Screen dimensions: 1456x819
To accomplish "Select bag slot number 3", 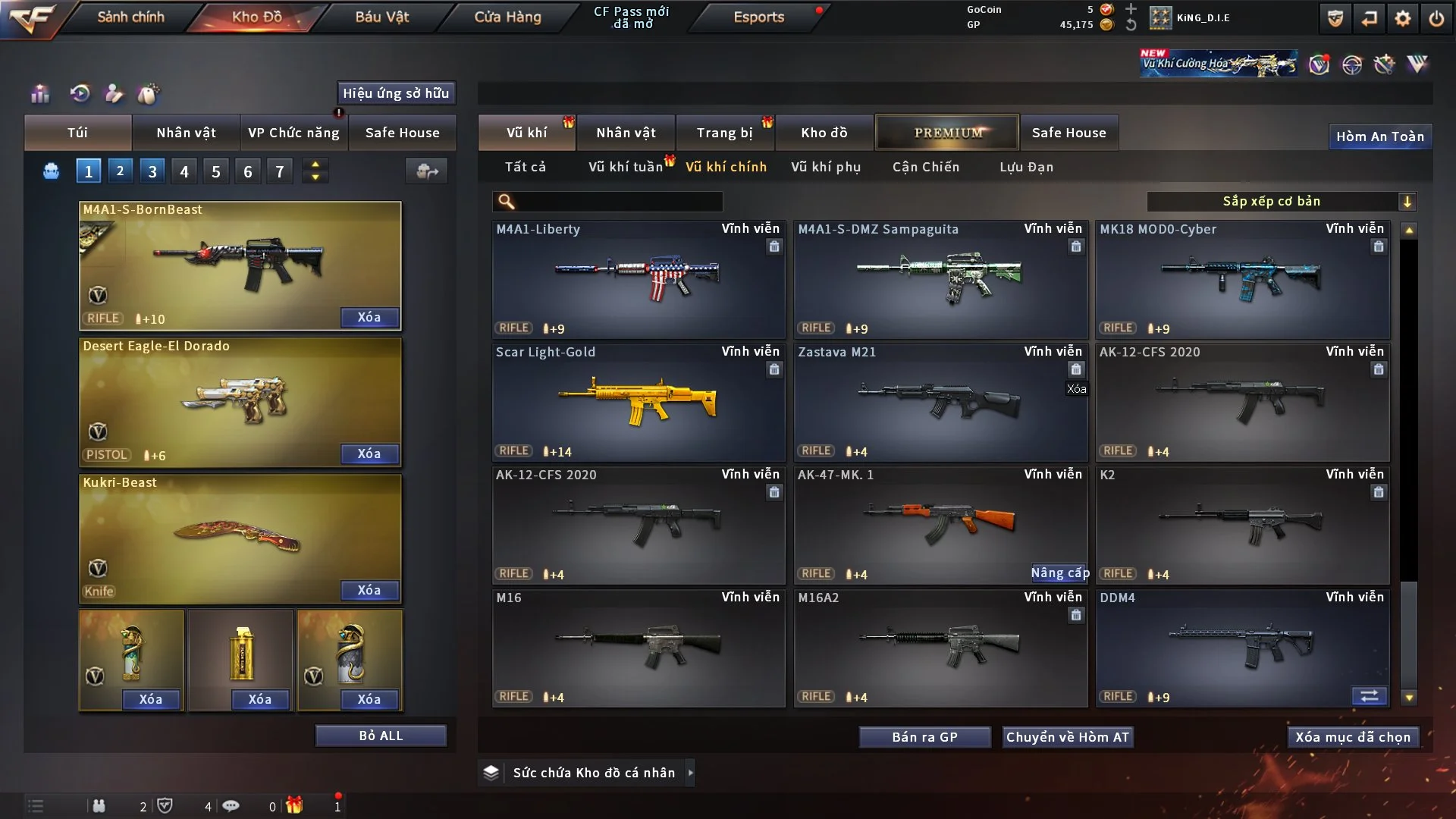I will click(x=152, y=171).
